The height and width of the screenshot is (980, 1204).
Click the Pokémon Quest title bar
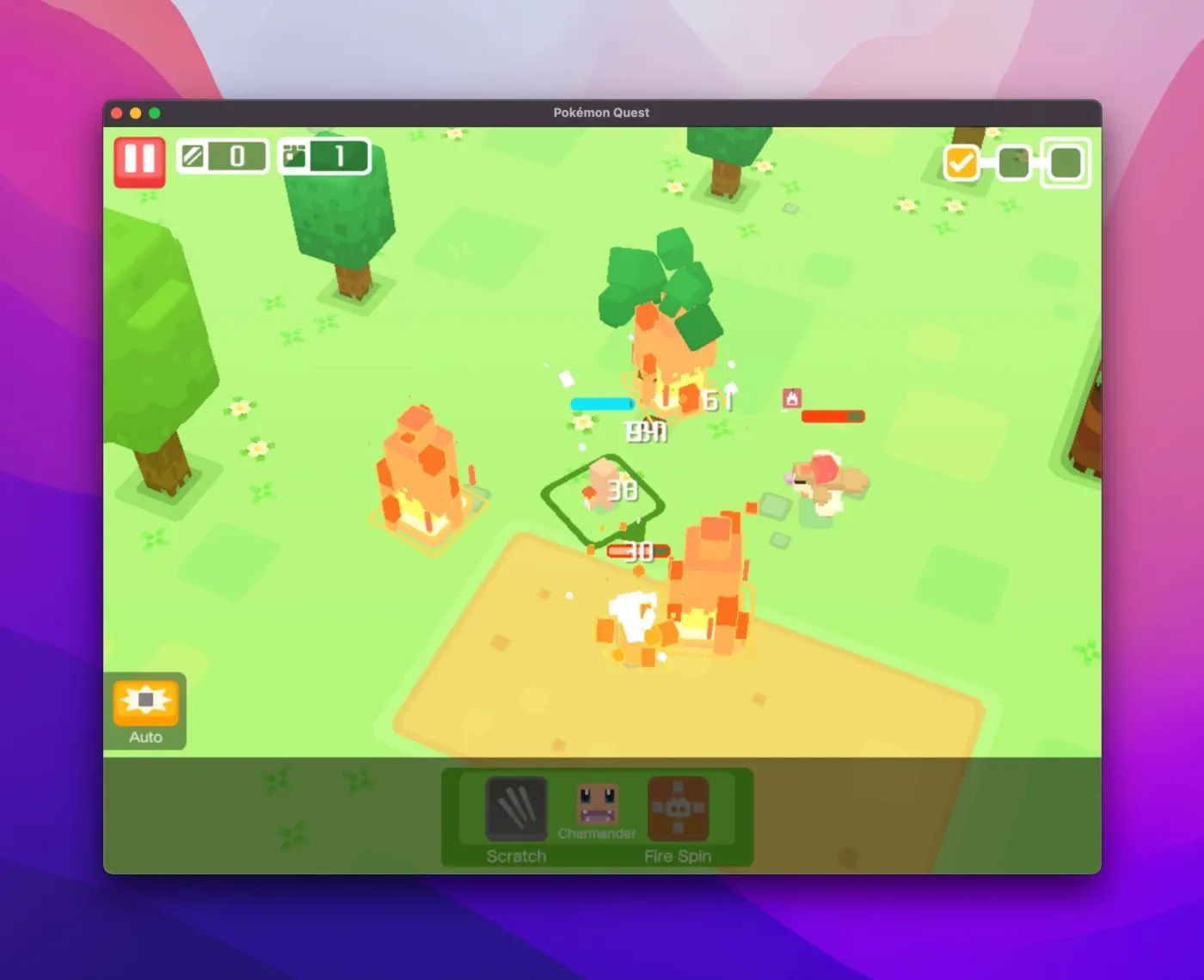click(600, 112)
